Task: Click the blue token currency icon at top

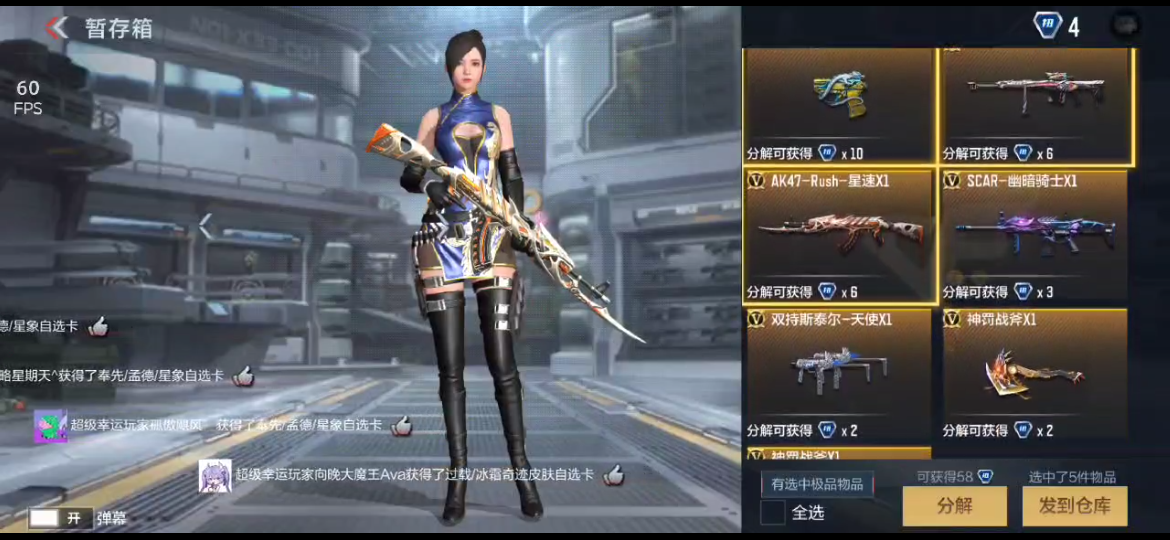Action: (x=1046, y=26)
